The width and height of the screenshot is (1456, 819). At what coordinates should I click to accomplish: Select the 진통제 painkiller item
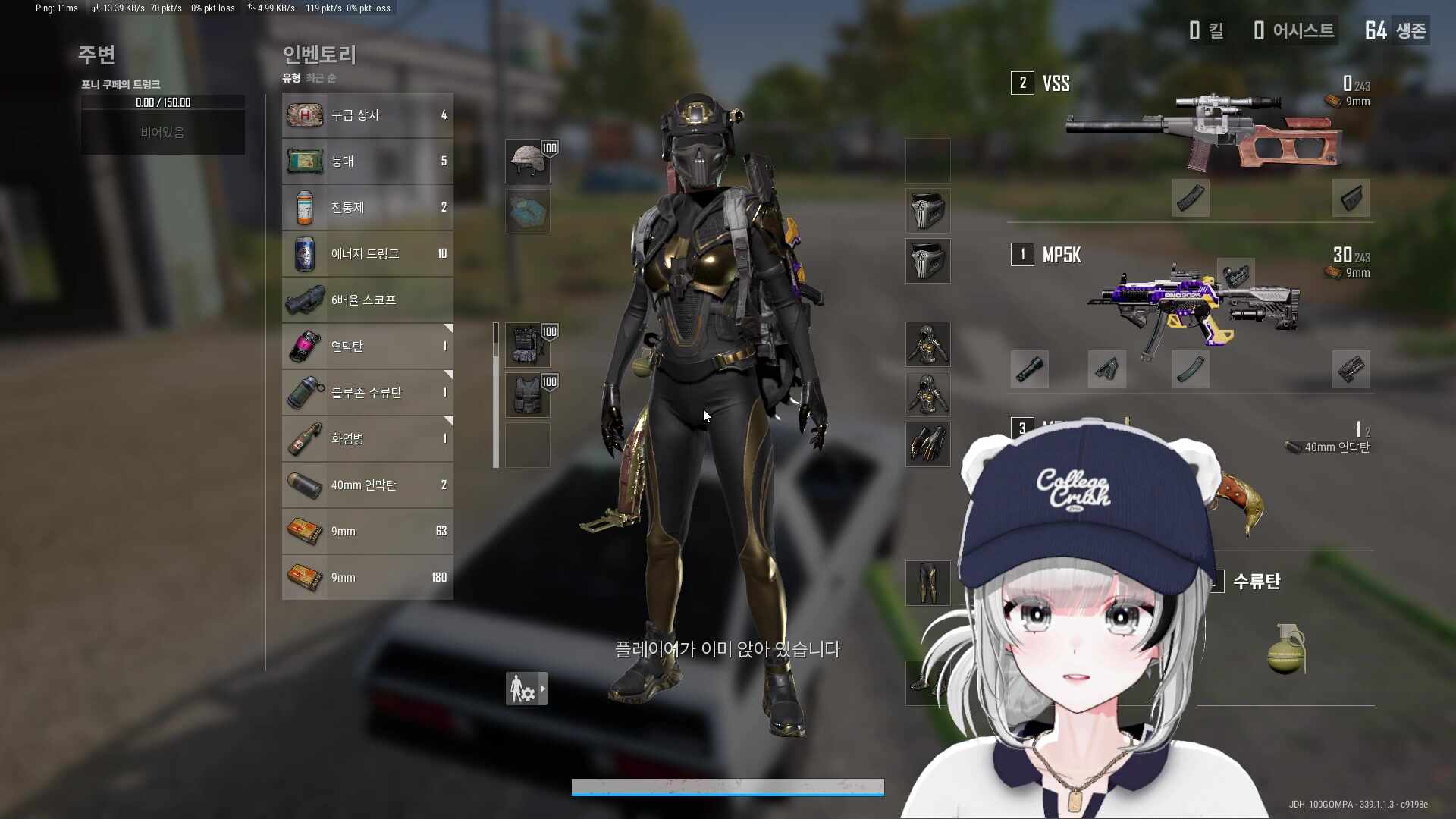[367, 208]
